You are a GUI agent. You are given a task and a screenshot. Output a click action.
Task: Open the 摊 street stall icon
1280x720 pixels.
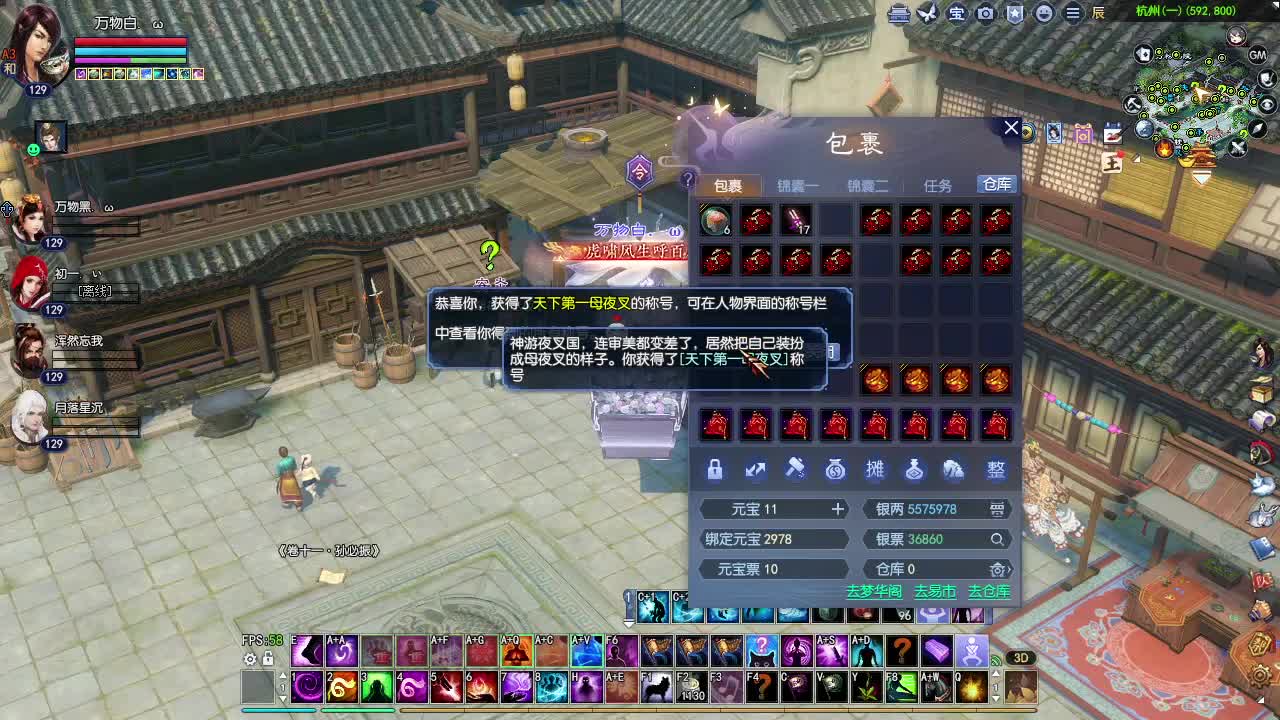pyautogui.click(x=875, y=470)
